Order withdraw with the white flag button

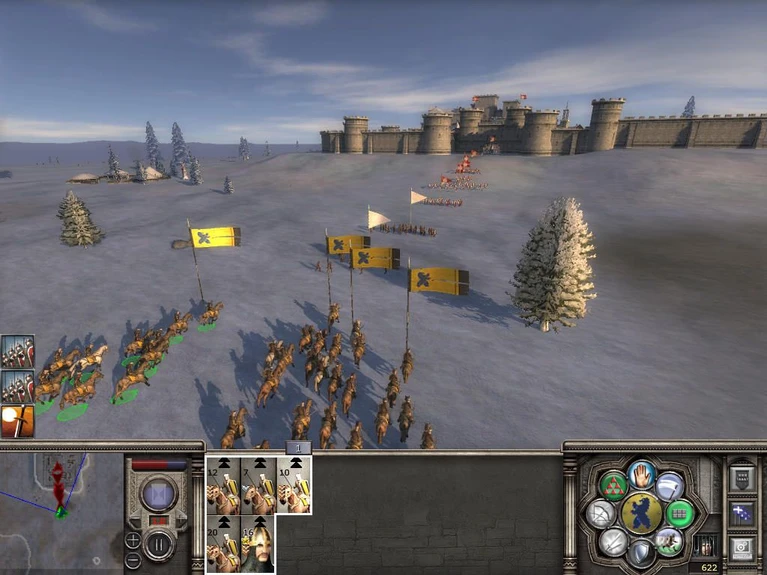[670, 486]
